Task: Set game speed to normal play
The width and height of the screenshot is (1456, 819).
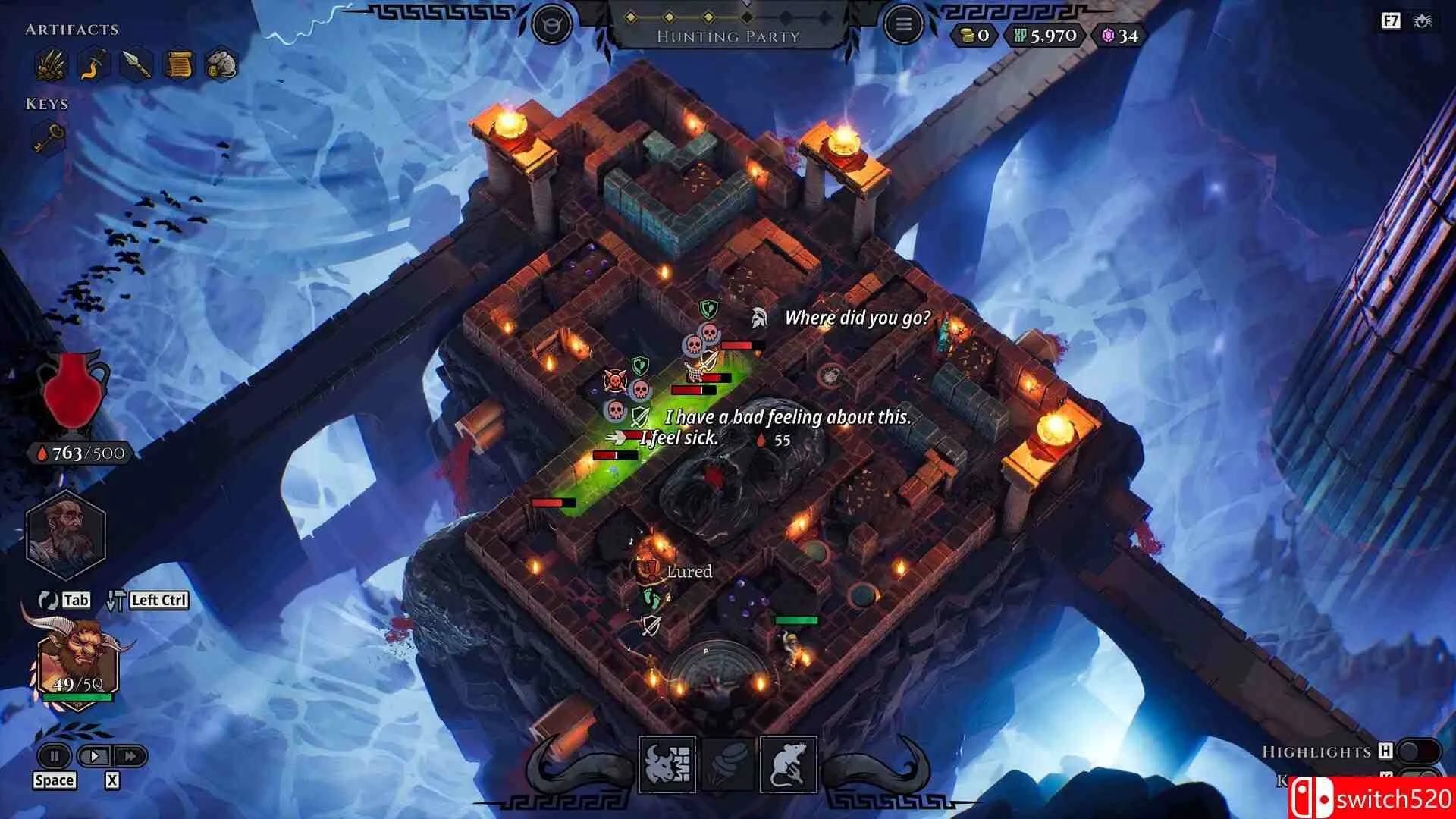Action: point(95,756)
